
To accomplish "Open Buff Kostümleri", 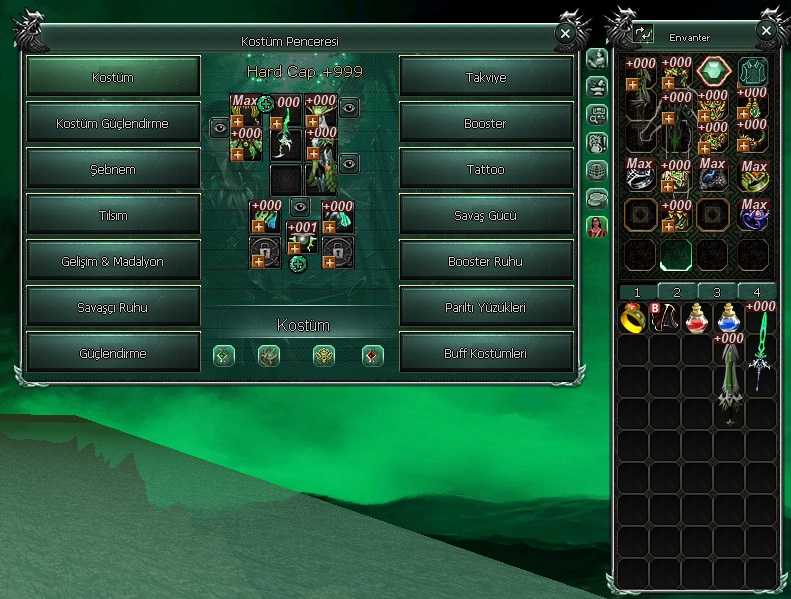I will pyautogui.click(x=486, y=353).
